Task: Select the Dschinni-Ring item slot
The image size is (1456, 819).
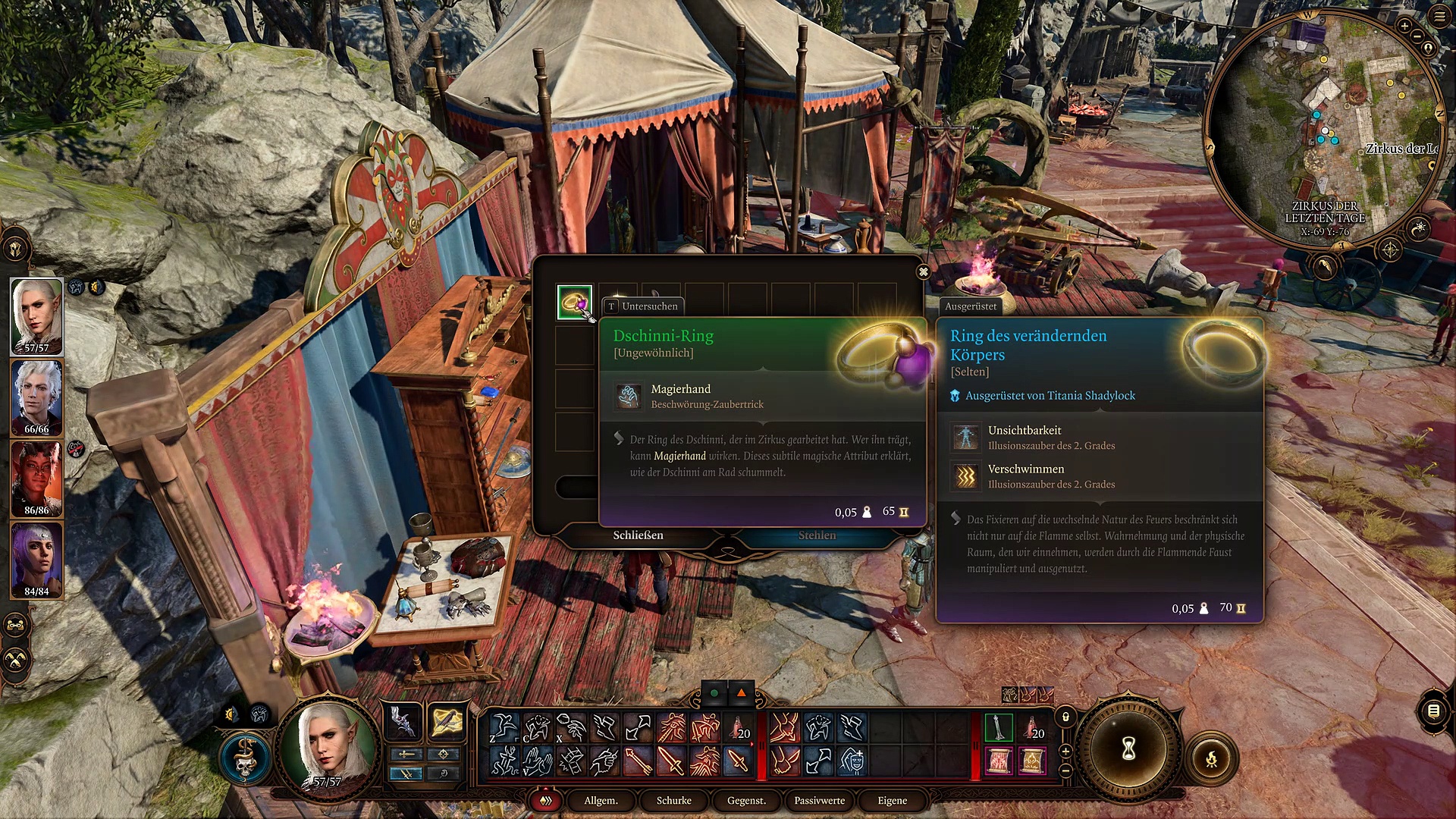Action: (x=574, y=303)
